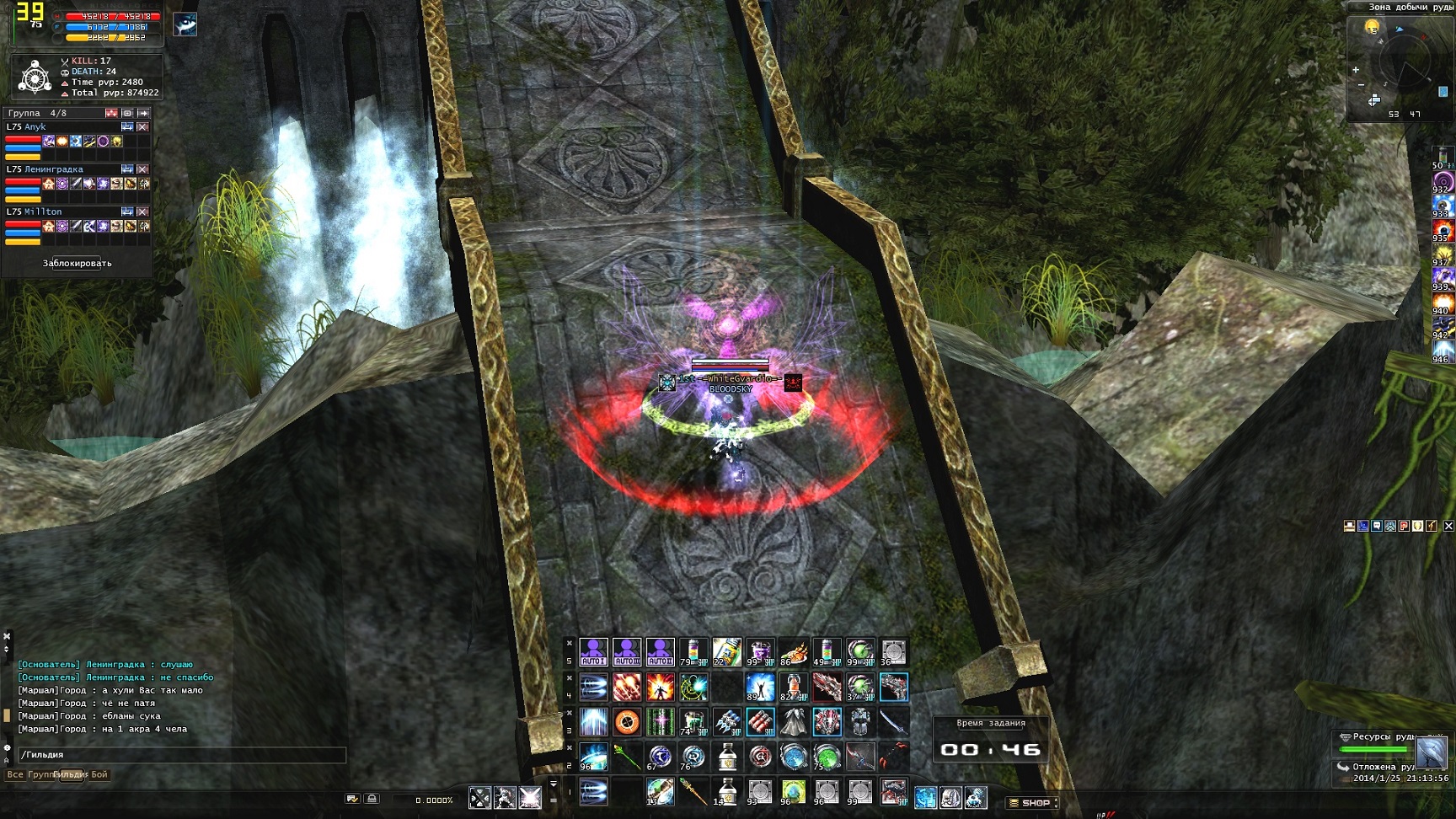
Task: Click the Заблокировать button in group panel
Action: click(77, 263)
